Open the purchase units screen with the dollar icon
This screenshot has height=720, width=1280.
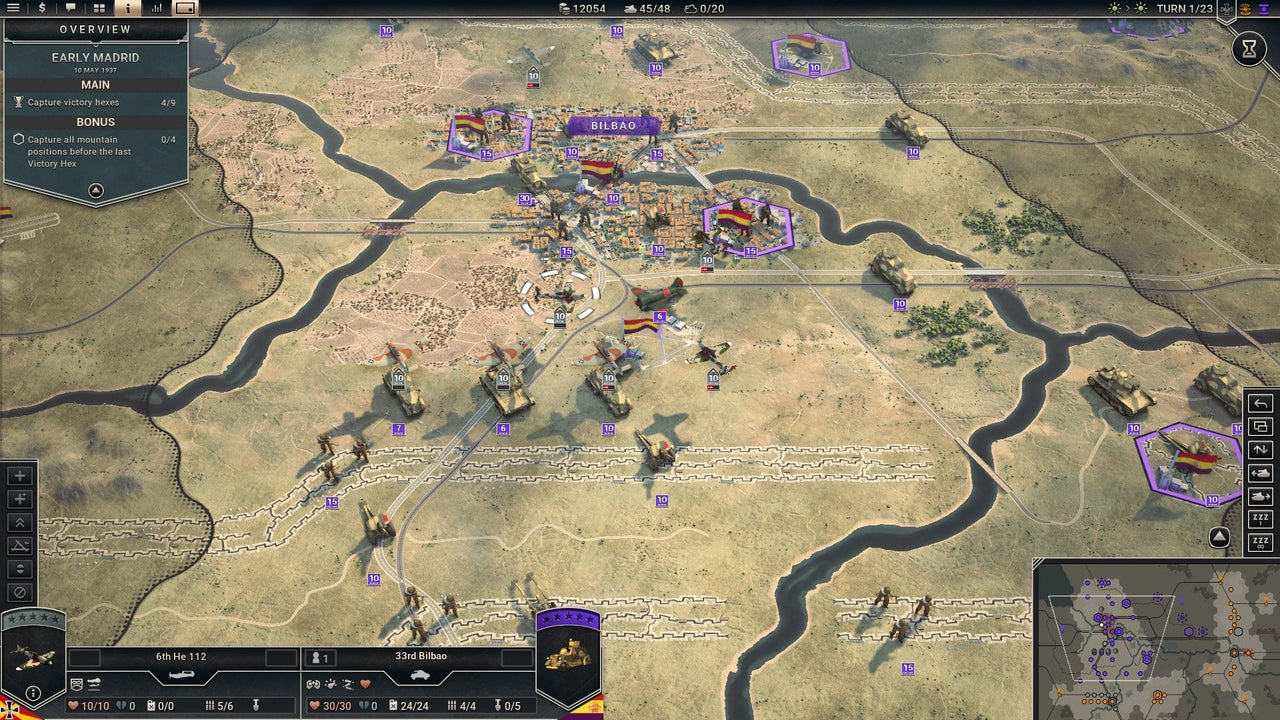click(42, 8)
